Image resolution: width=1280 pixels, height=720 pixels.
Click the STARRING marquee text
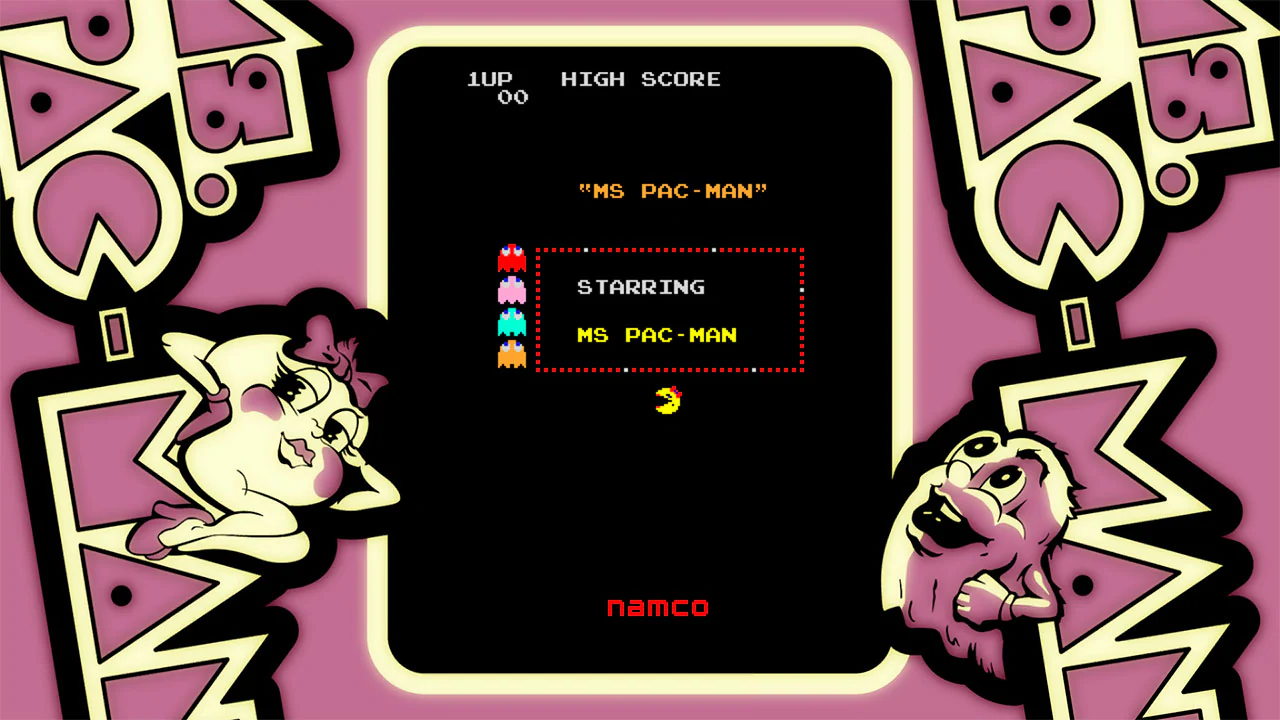tap(640, 287)
